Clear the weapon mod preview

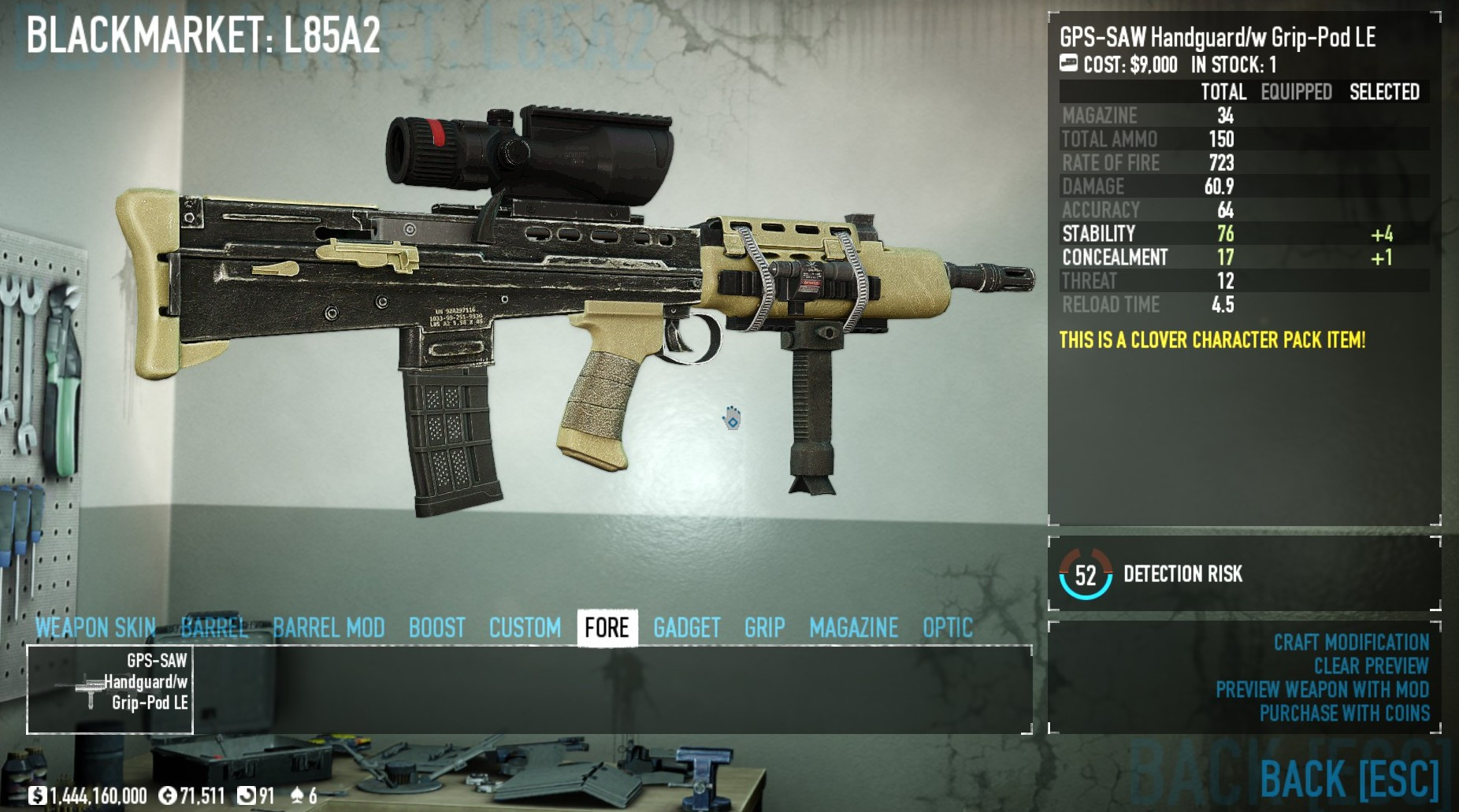[x=1371, y=666]
